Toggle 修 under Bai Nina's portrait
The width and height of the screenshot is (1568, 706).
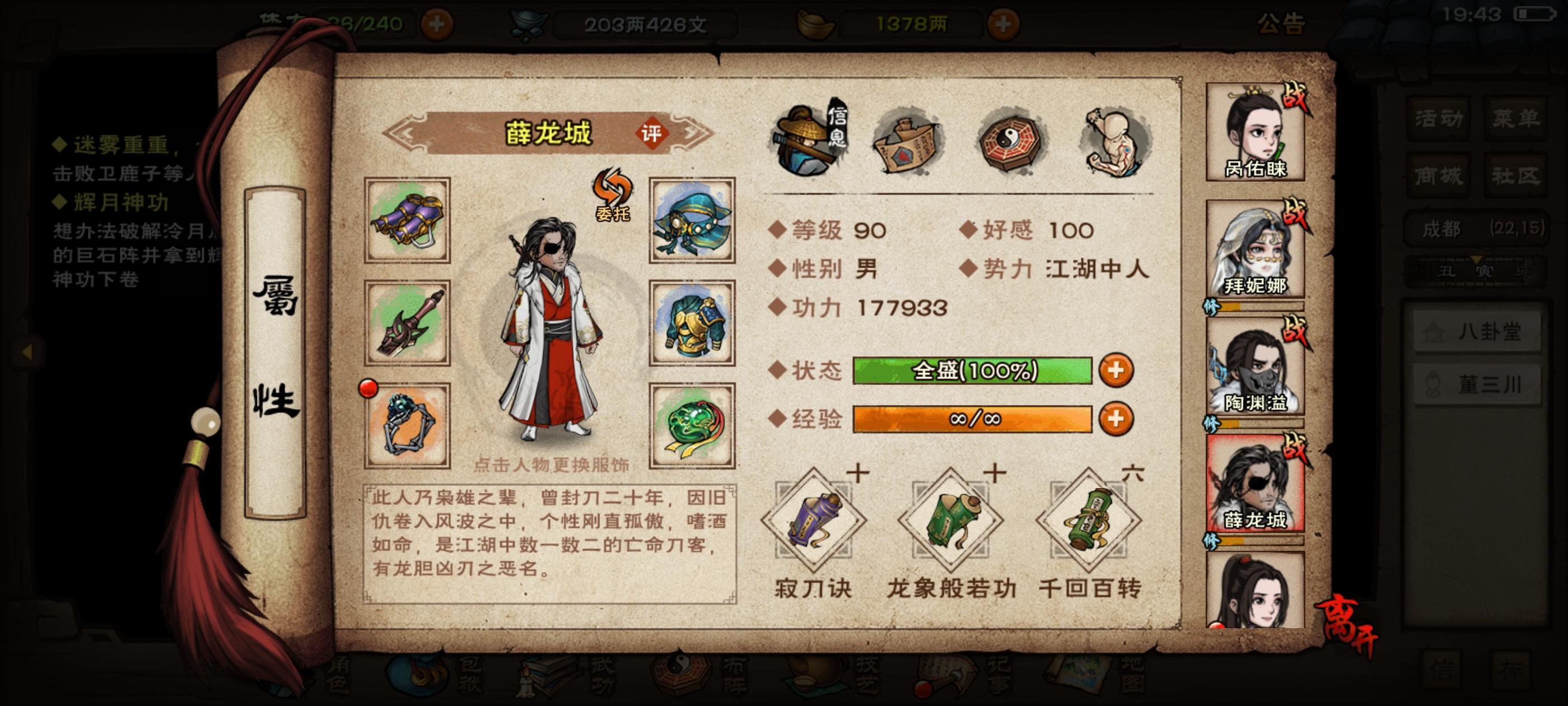(1212, 306)
